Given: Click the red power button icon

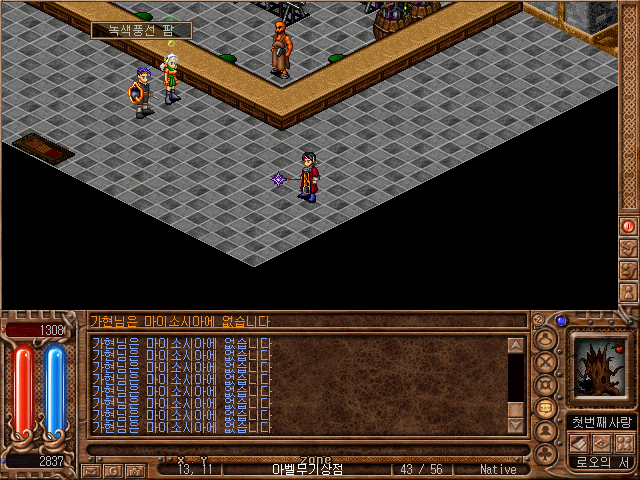Looking at the screenshot, I should point(629,227).
